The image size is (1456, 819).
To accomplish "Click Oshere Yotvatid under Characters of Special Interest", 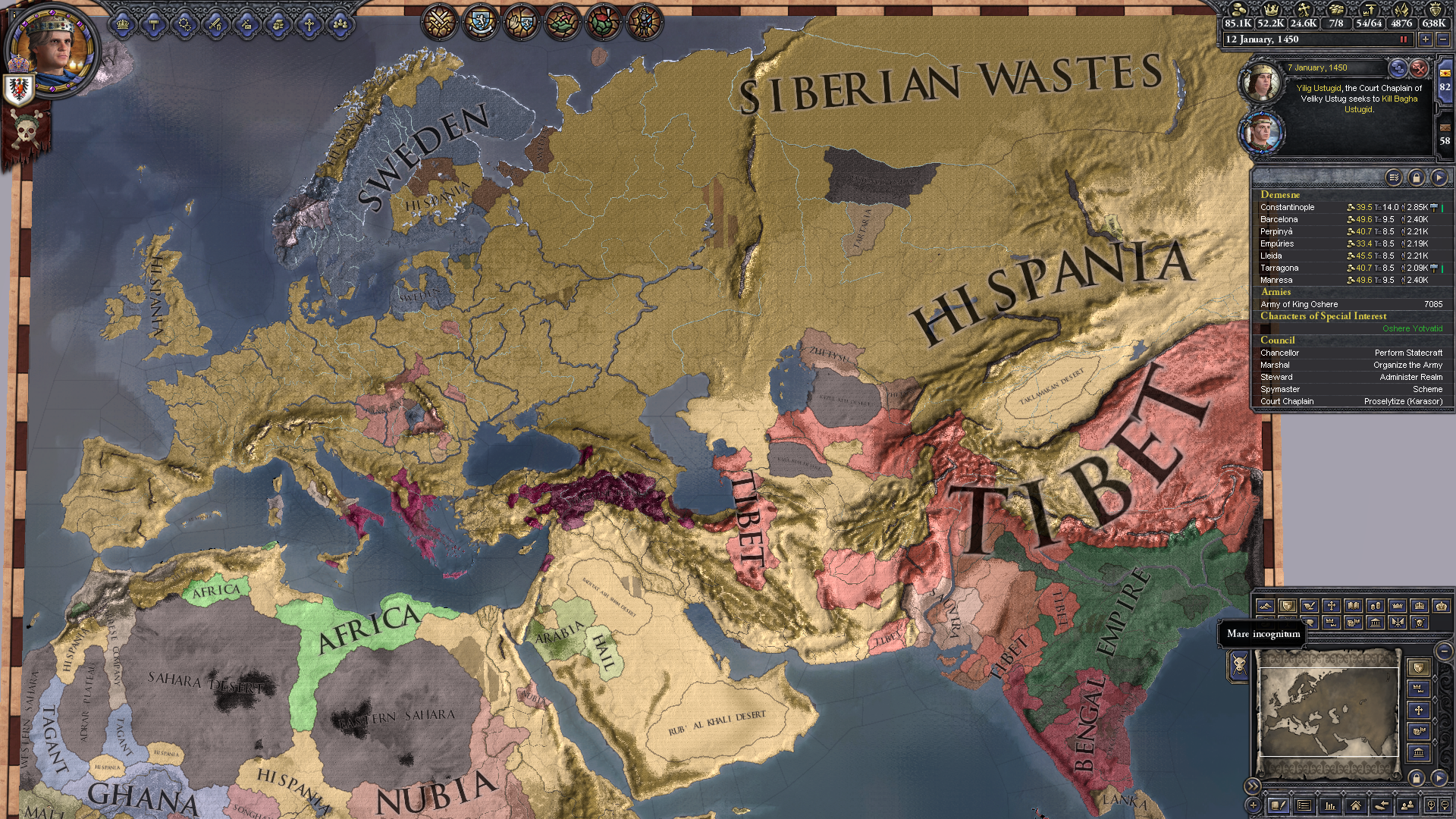I will point(1412,328).
